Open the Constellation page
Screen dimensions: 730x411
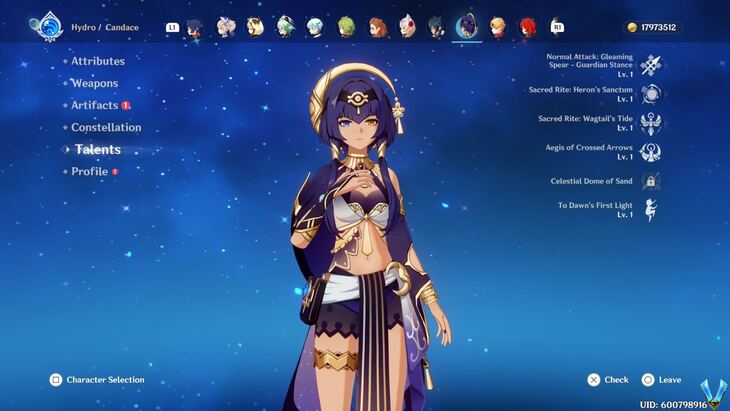click(x=106, y=127)
